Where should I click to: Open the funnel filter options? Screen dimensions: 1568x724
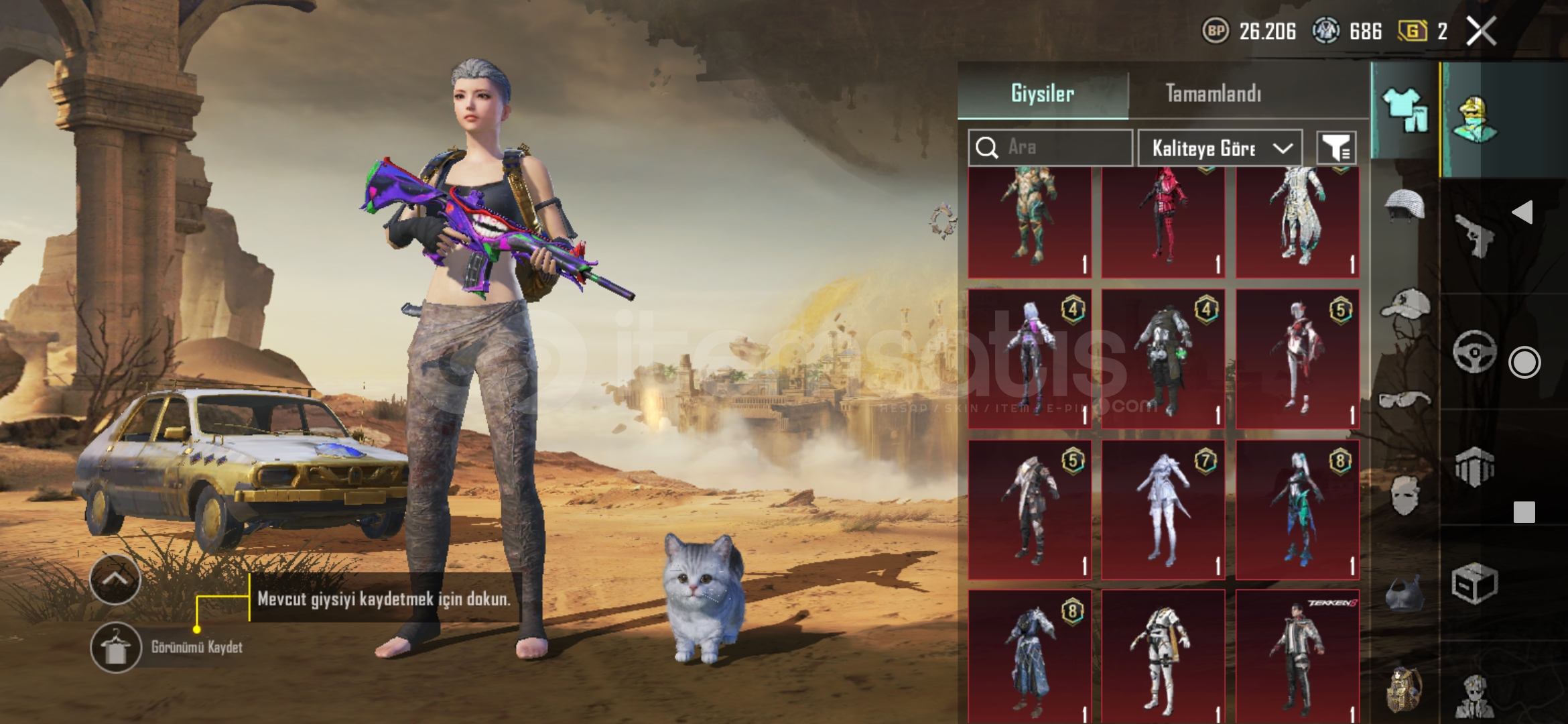tap(1336, 148)
